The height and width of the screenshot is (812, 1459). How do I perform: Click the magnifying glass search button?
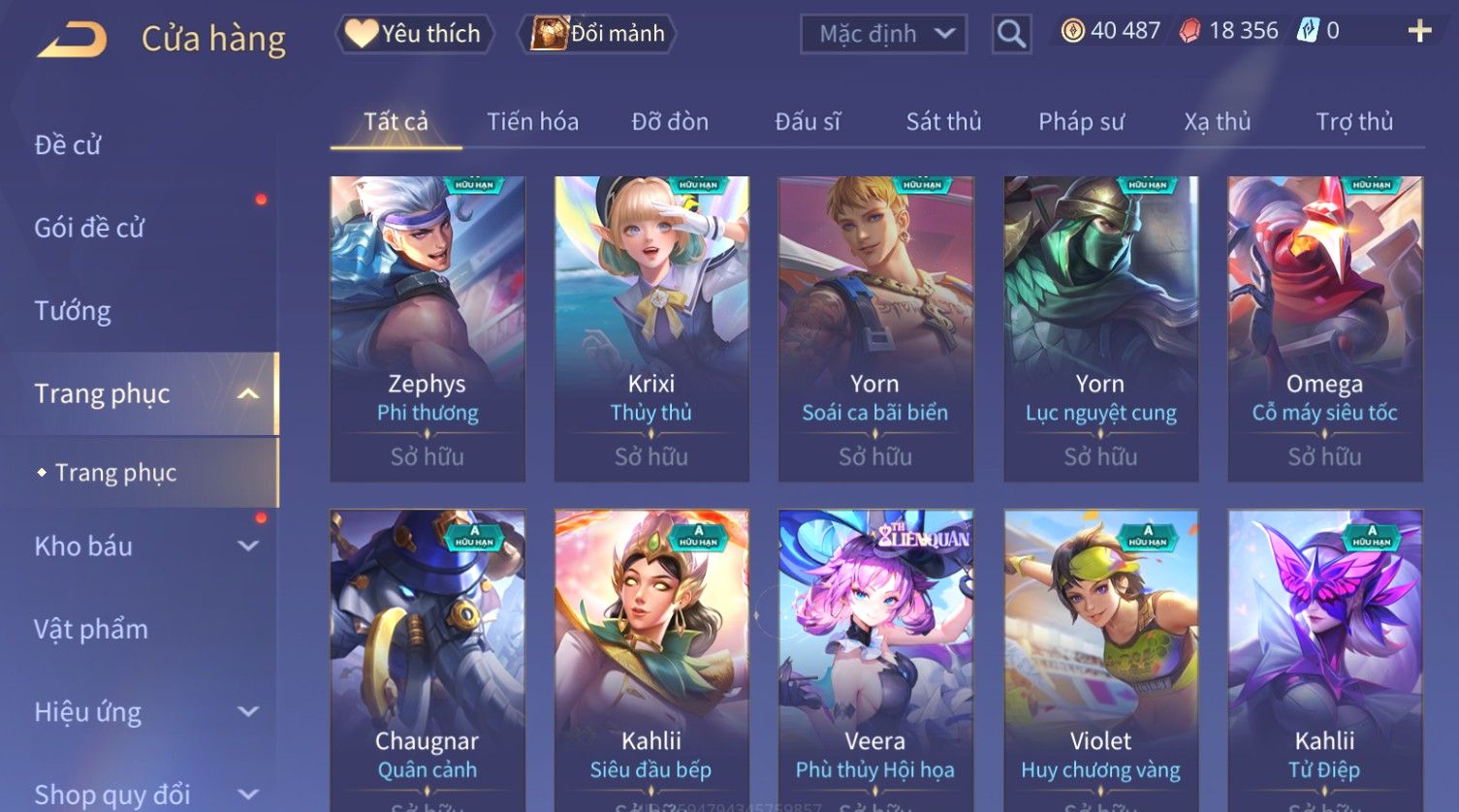(1011, 35)
